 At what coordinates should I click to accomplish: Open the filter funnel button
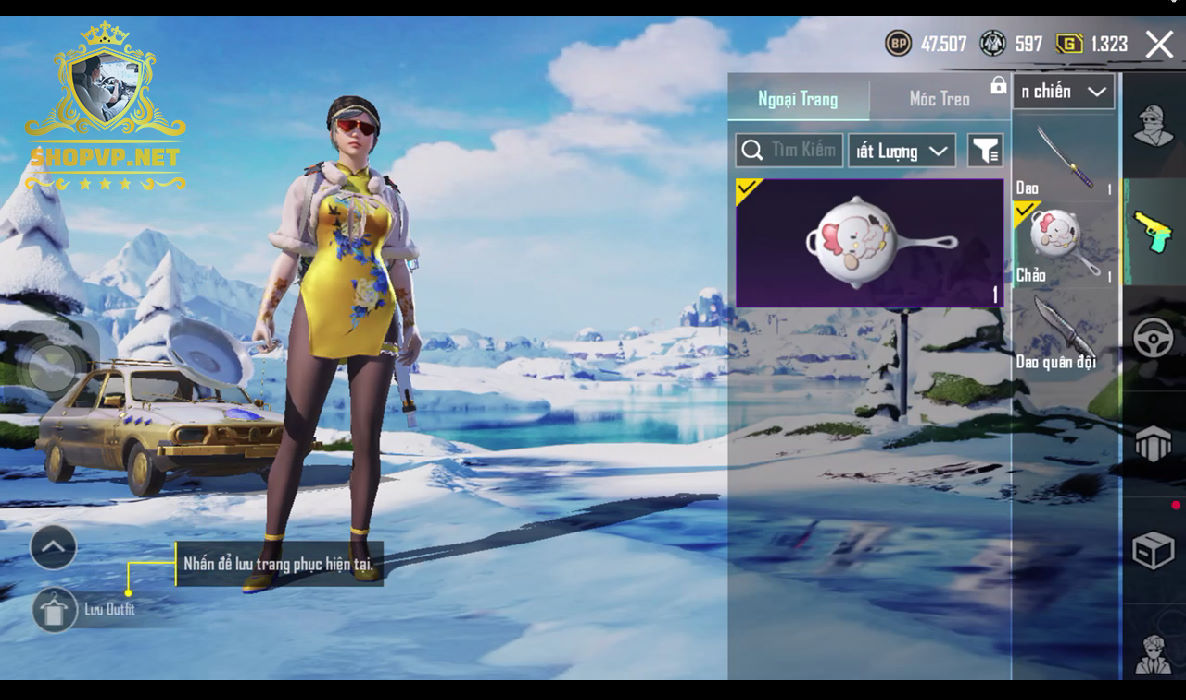coord(985,151)
